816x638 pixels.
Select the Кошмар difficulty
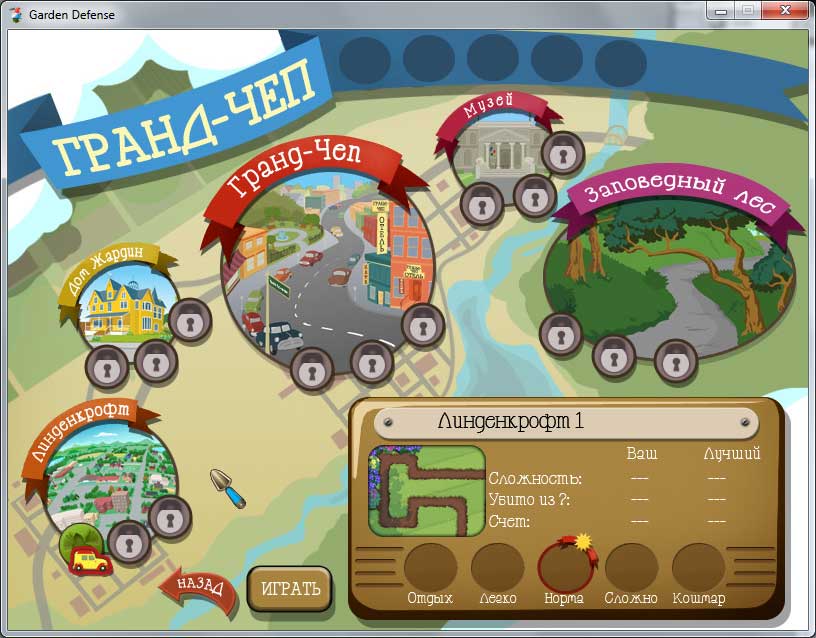pos(698,567)
